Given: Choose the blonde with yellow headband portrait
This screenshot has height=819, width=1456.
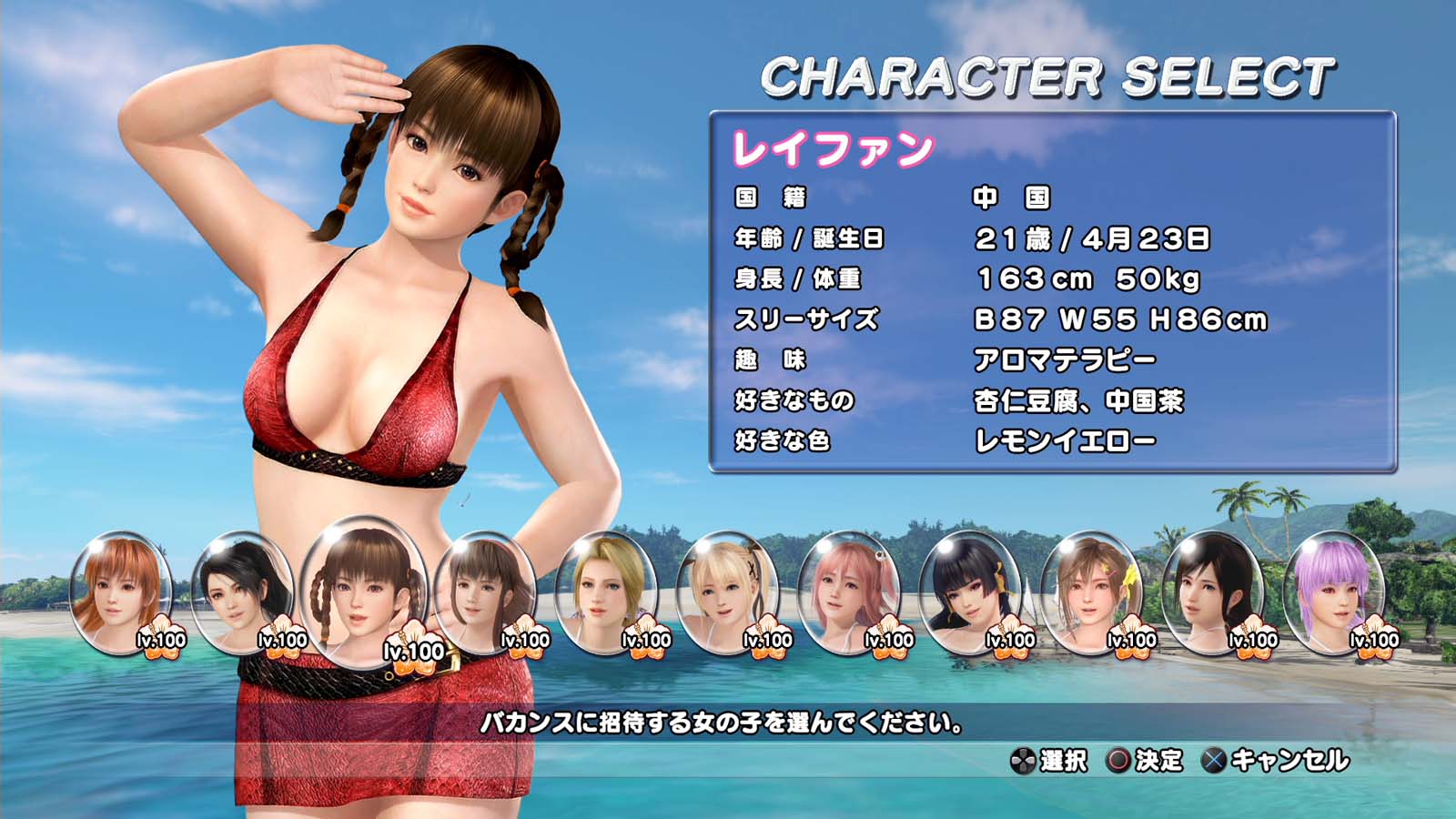Looking at the screenshot, I should [605, 591].
